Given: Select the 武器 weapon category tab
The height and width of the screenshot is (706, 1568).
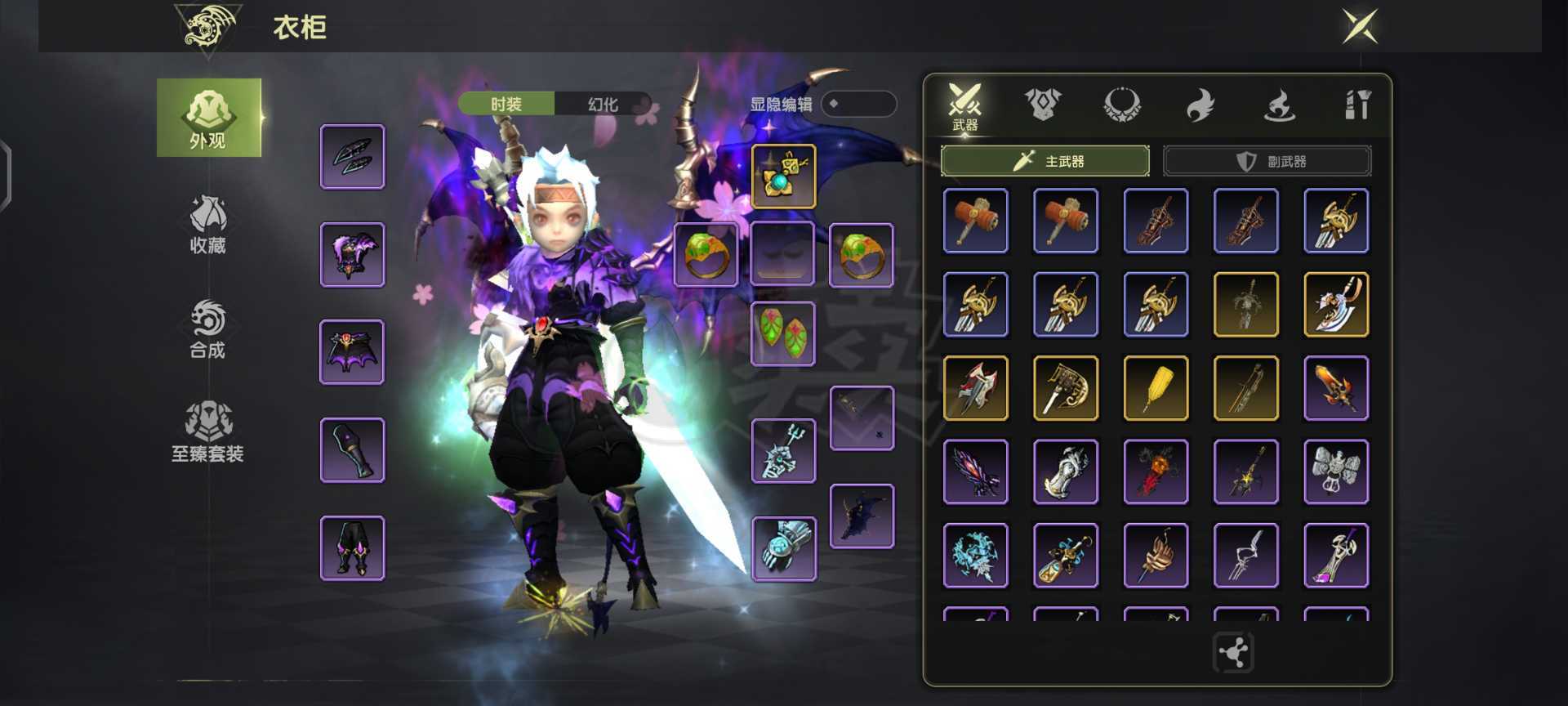Looking at the screenshot, I should [x=964, y=106].
